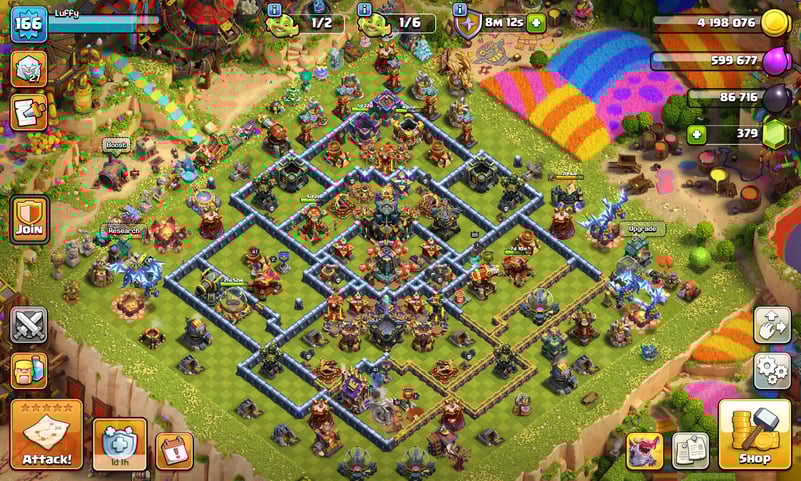Image resolution: width=801 pixels, height=481 pixels.
Task: Open the pinned notes icon beside Shop
Action: [x=690, y=450]
